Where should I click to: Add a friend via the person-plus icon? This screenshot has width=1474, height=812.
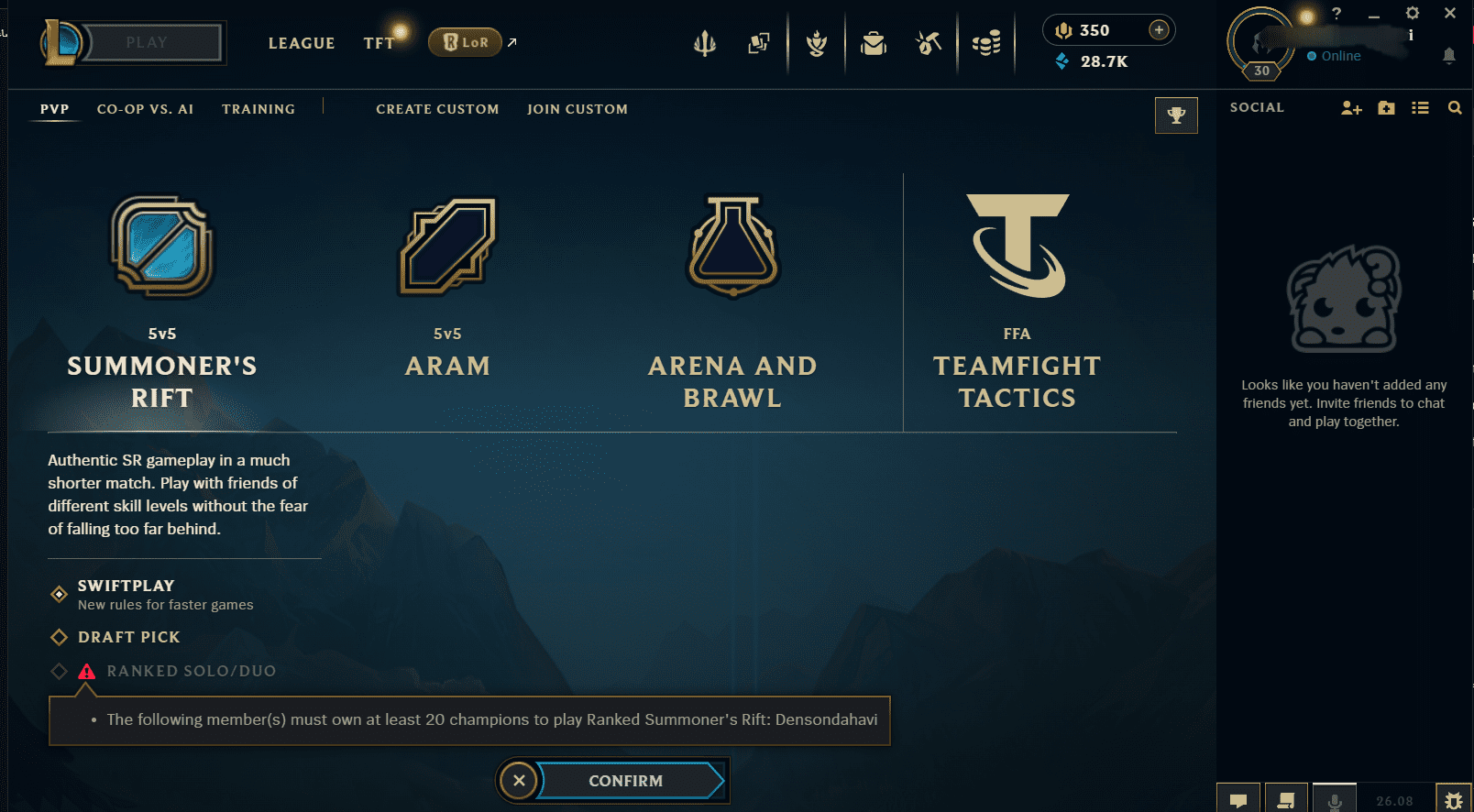tap(1349, 107)
